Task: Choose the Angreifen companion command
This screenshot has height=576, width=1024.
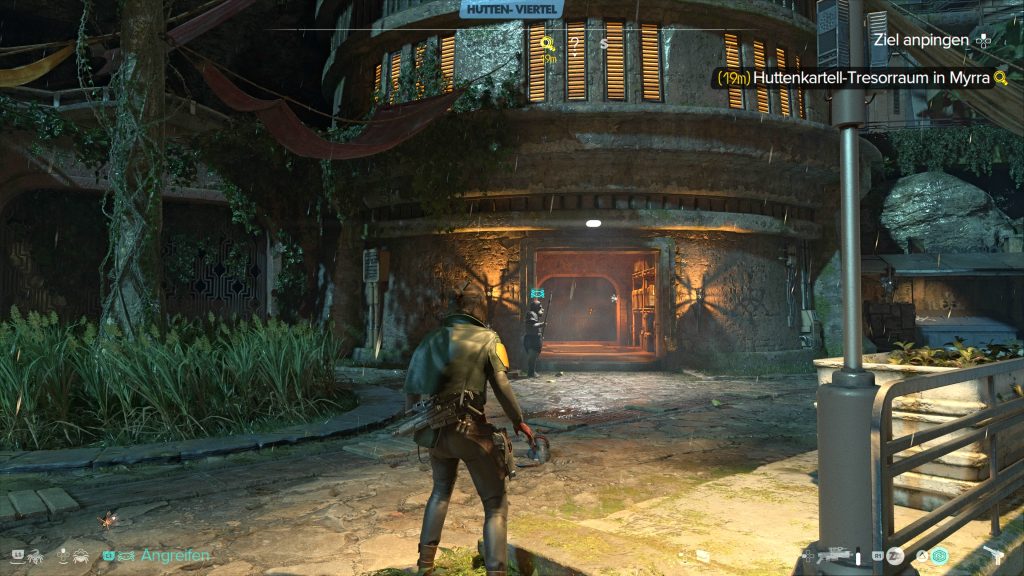Action: (x=176, y=555)
